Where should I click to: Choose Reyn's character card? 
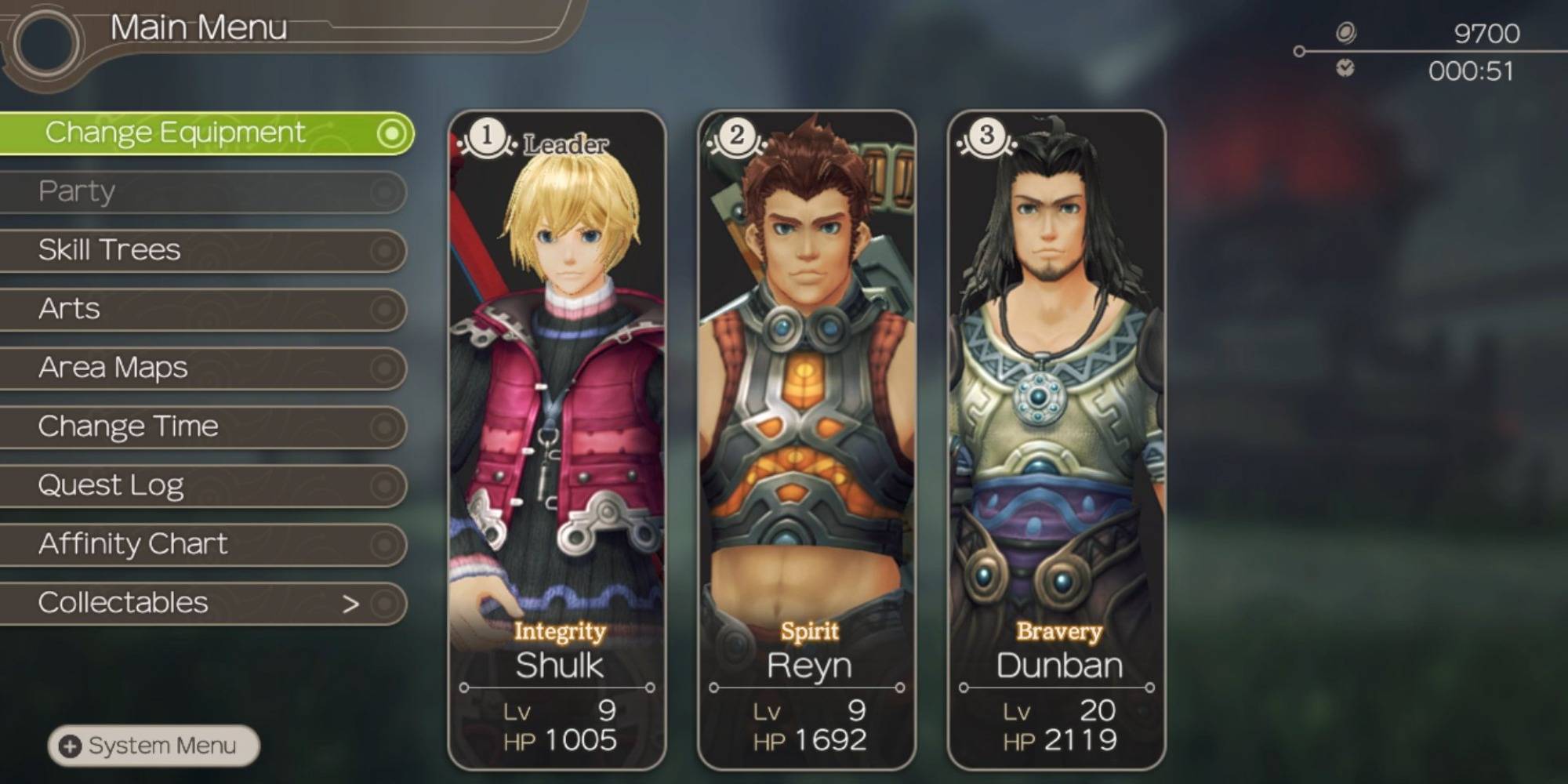807,439
